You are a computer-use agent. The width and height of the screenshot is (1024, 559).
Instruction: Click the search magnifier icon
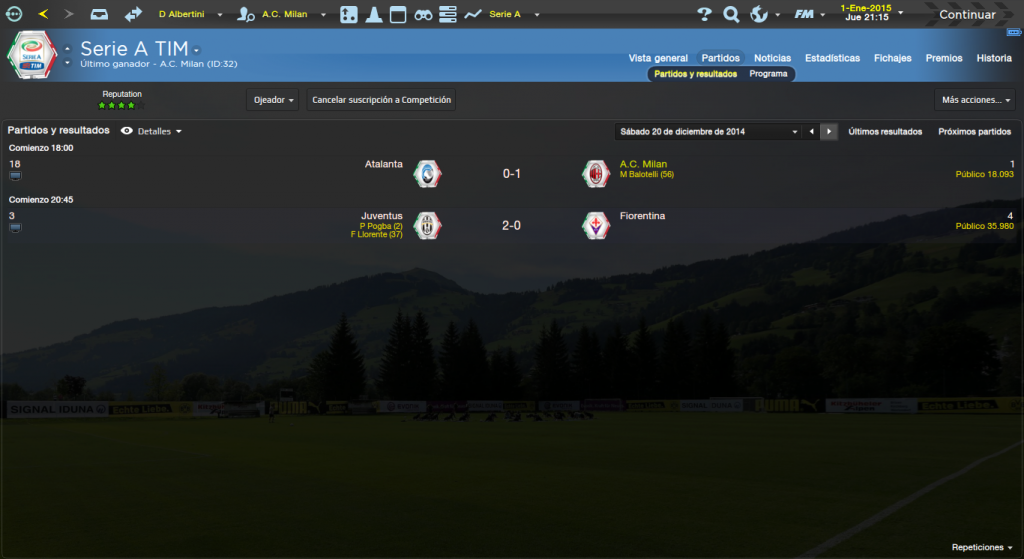(731, 15)
